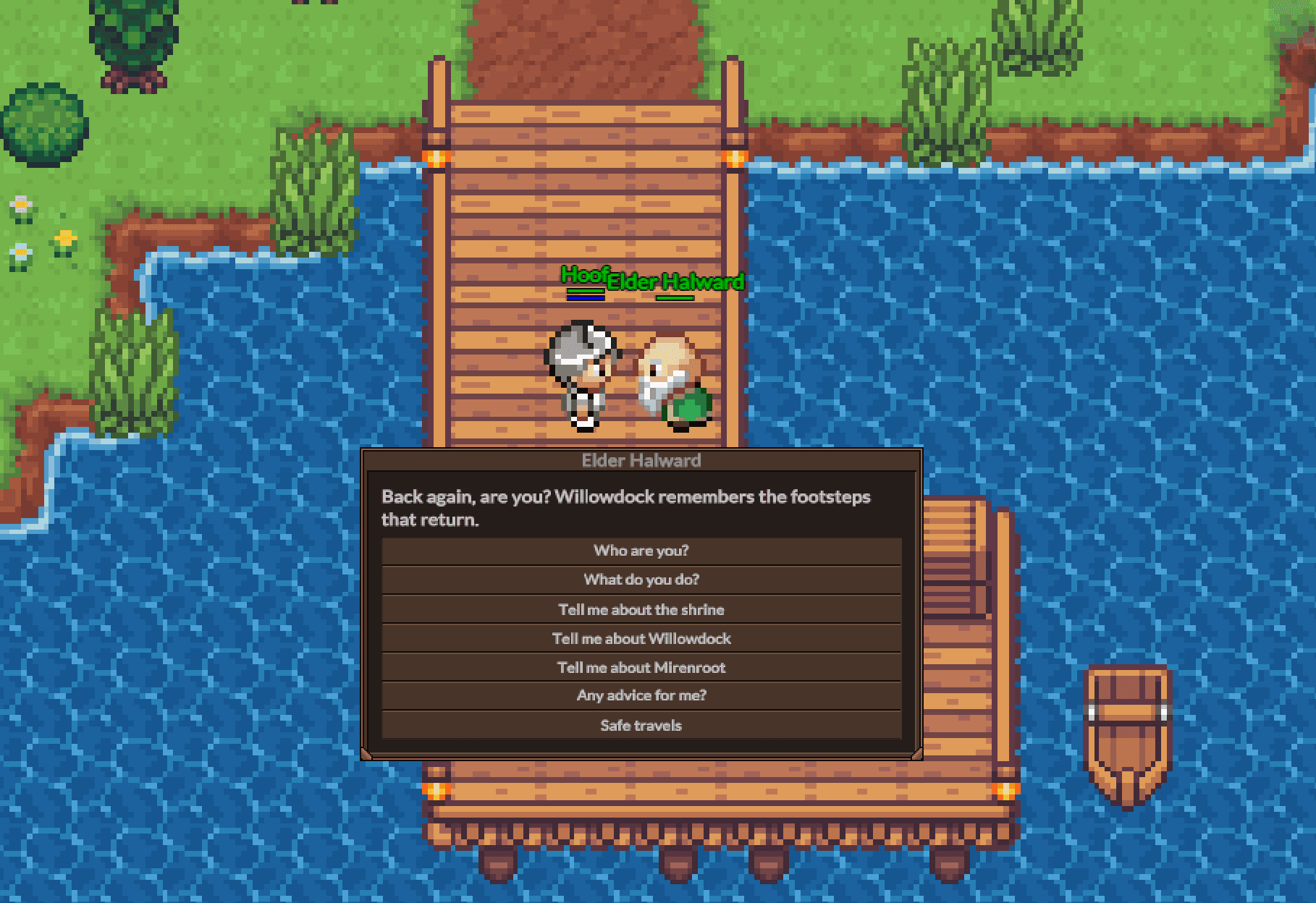The height and width of the screenshot is (903, 1316).
Task: Select the dialog option "Who are you?"
Action: (641, 550)
